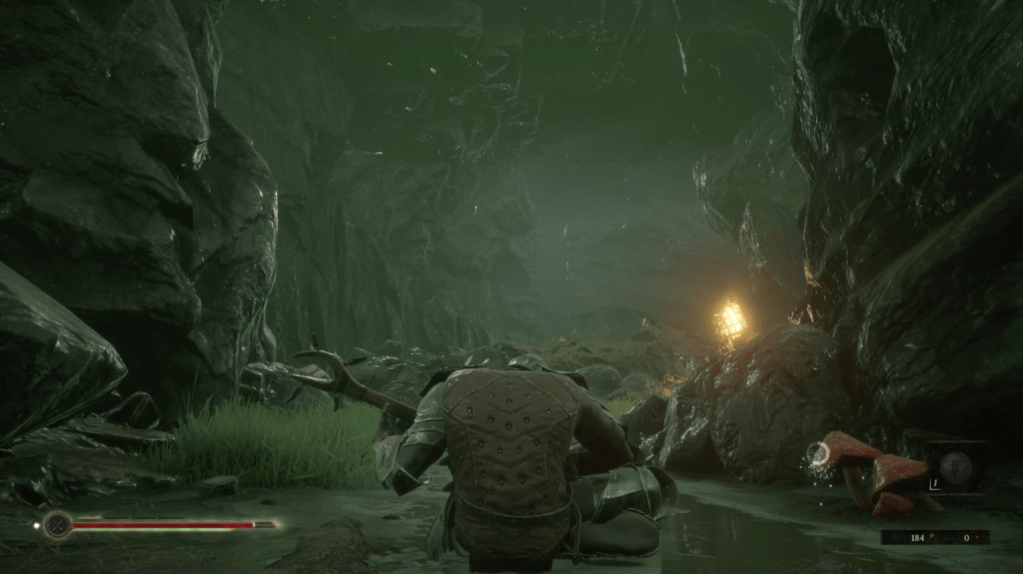Click the crossed-swords emblem beside the health bar
Screen dimensions: 1023x574
(x=58, y=524)
